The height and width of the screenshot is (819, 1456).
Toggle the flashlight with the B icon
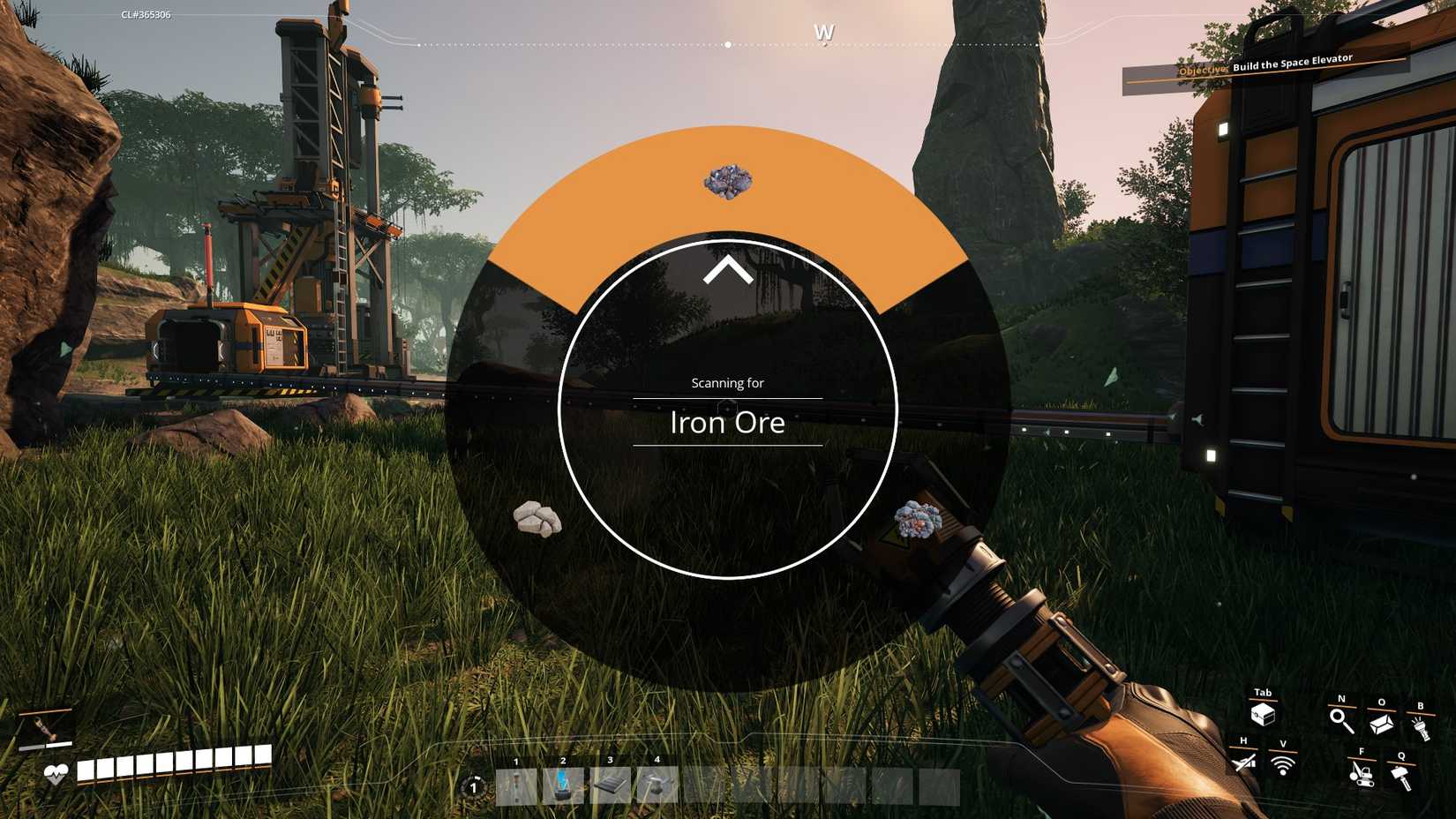click(x=1422, y=725)
